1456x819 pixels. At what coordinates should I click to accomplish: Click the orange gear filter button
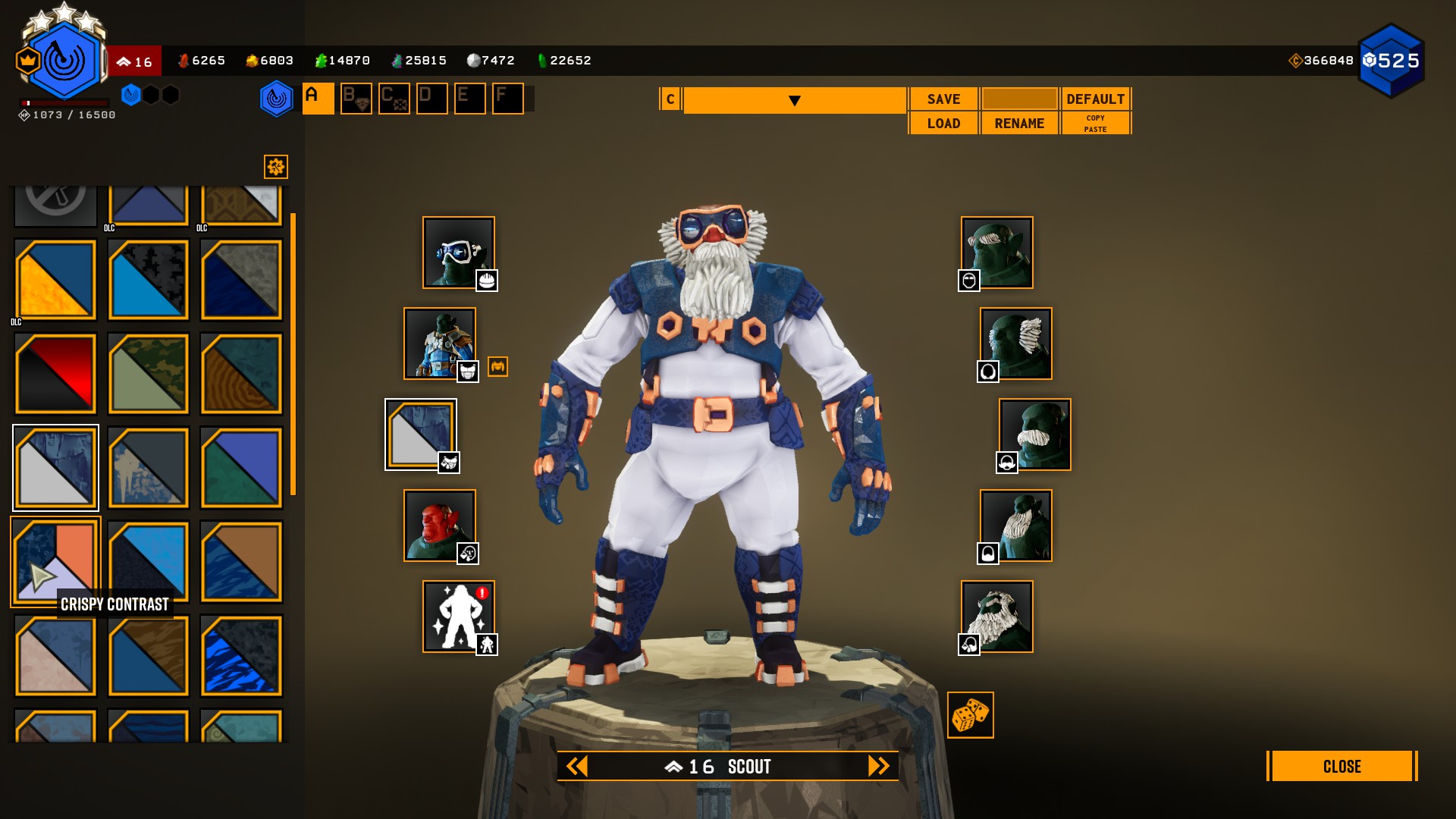tap(276, 167)
